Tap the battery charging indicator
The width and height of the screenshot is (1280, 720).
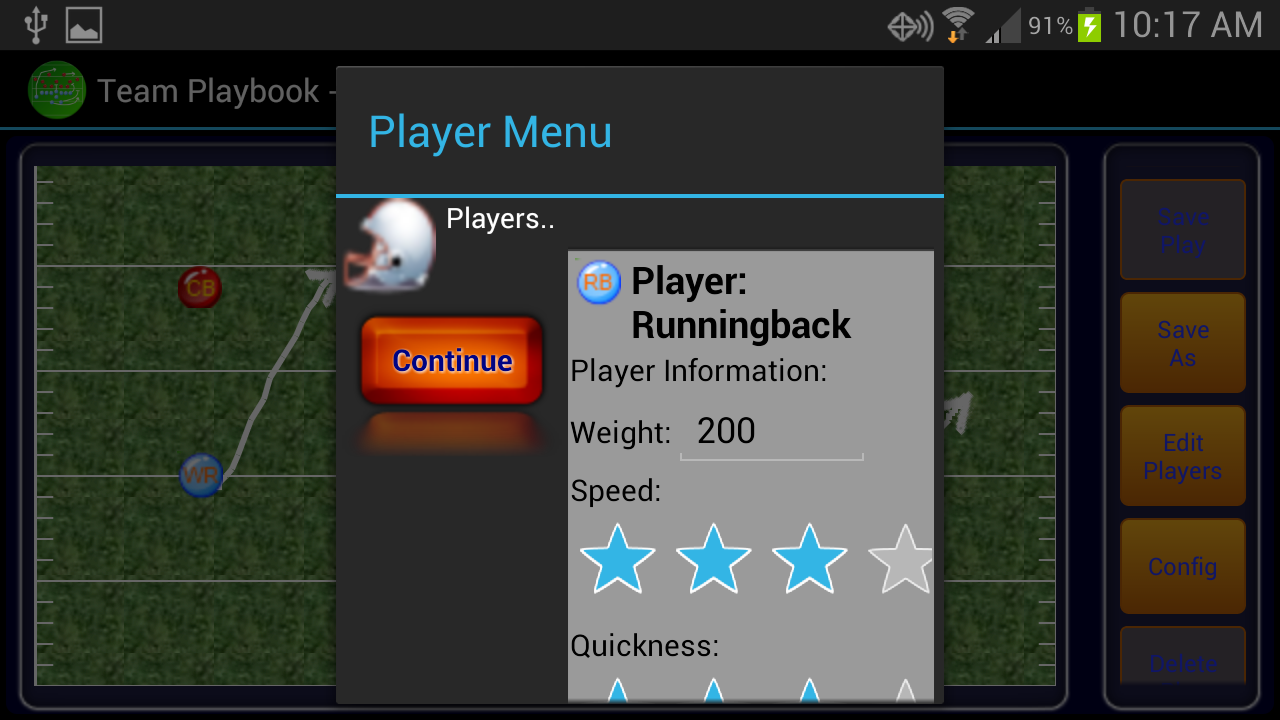(x=1088, y=24)
